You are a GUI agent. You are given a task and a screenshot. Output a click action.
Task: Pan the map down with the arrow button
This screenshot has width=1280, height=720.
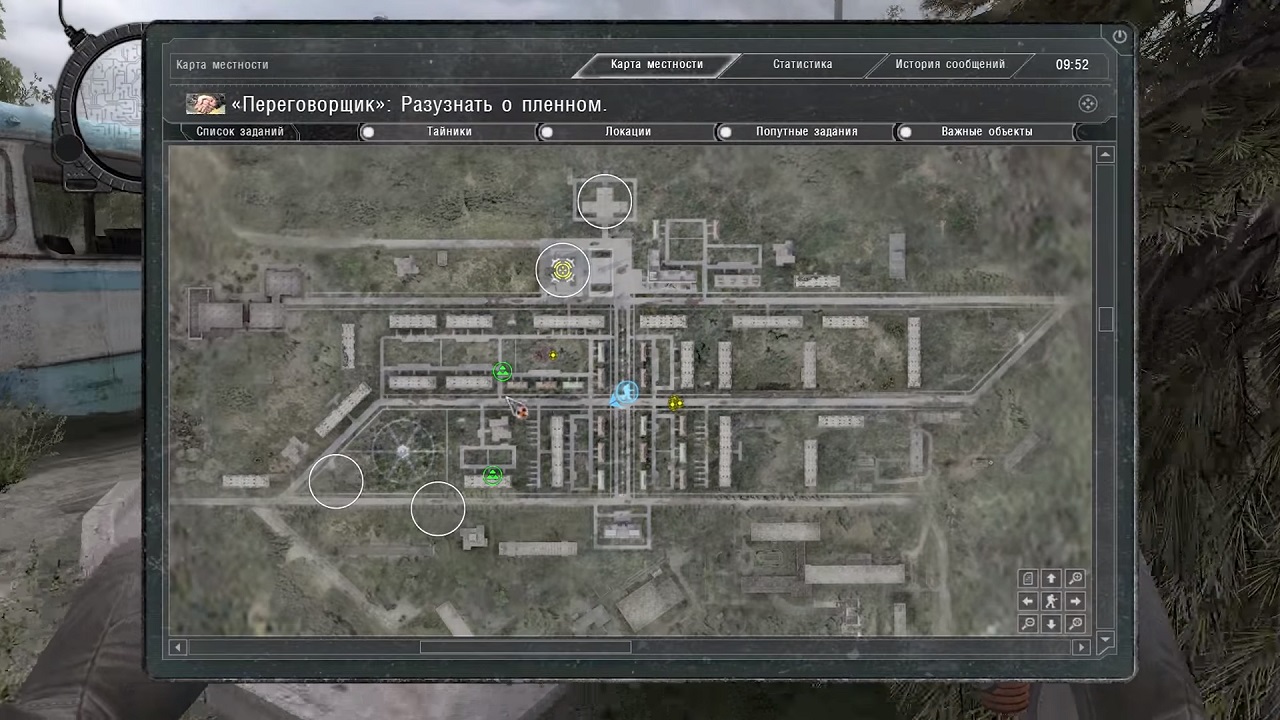(x=1051, y=624)
